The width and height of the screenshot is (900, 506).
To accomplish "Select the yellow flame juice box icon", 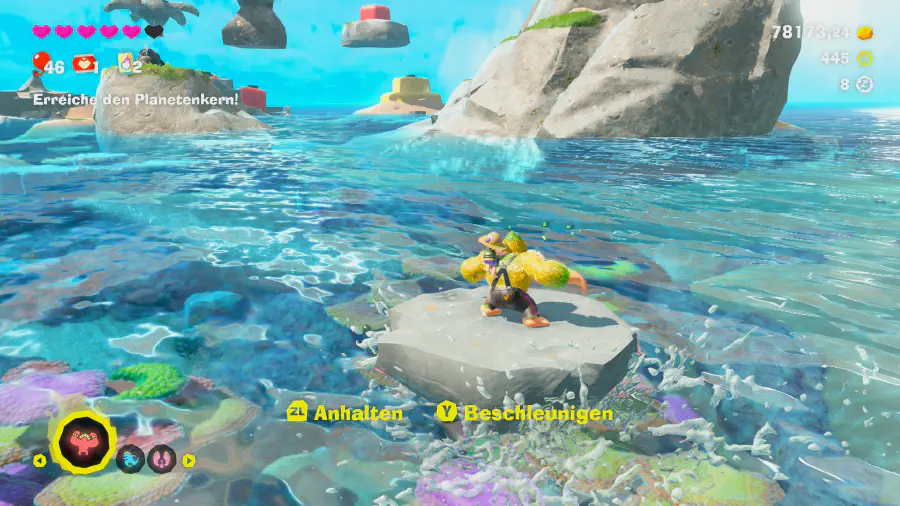I will click(127, 64).
